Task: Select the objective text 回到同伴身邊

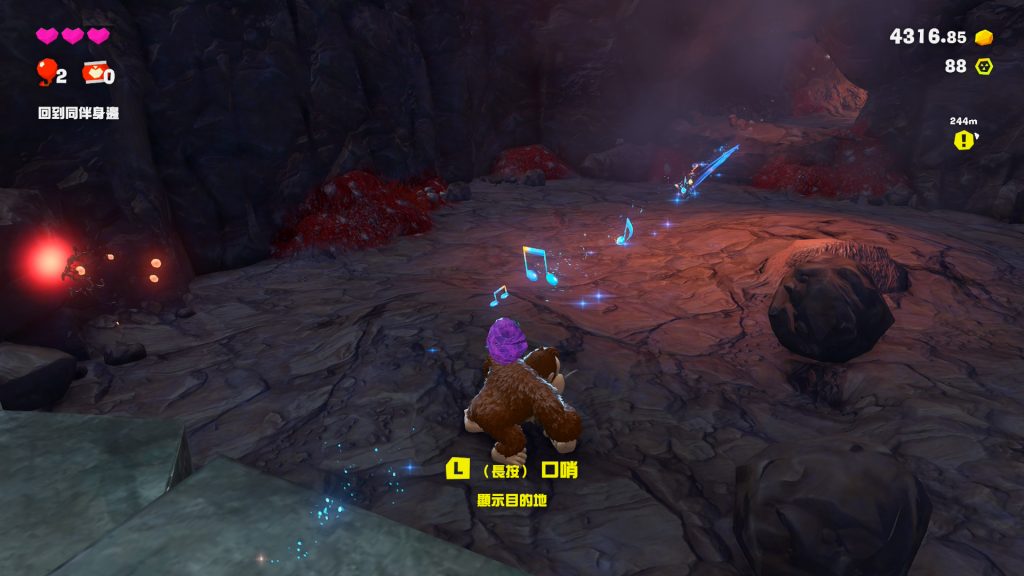Action: (x=78, y=113)
